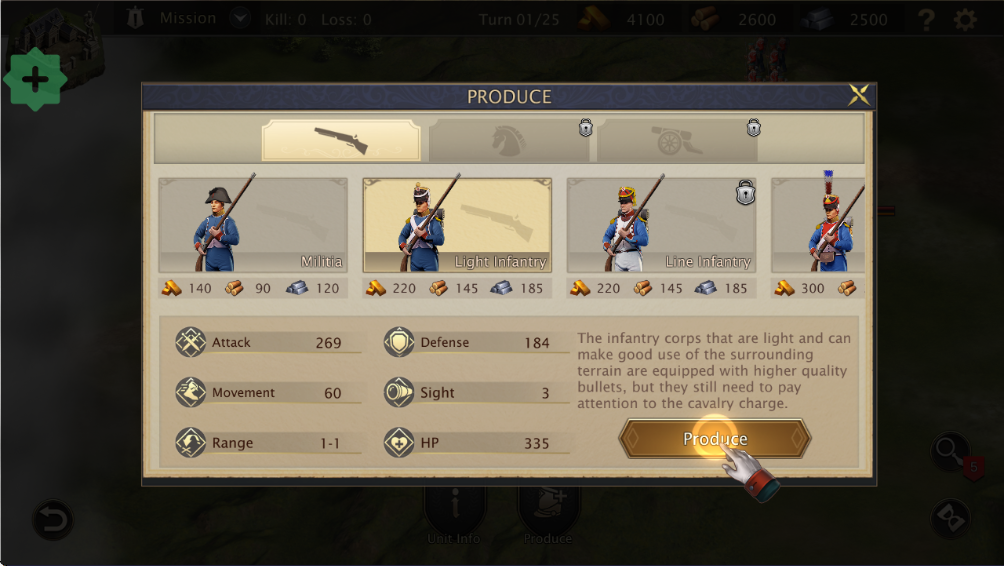Open the locked cavalry horse tab

point(509,140)
